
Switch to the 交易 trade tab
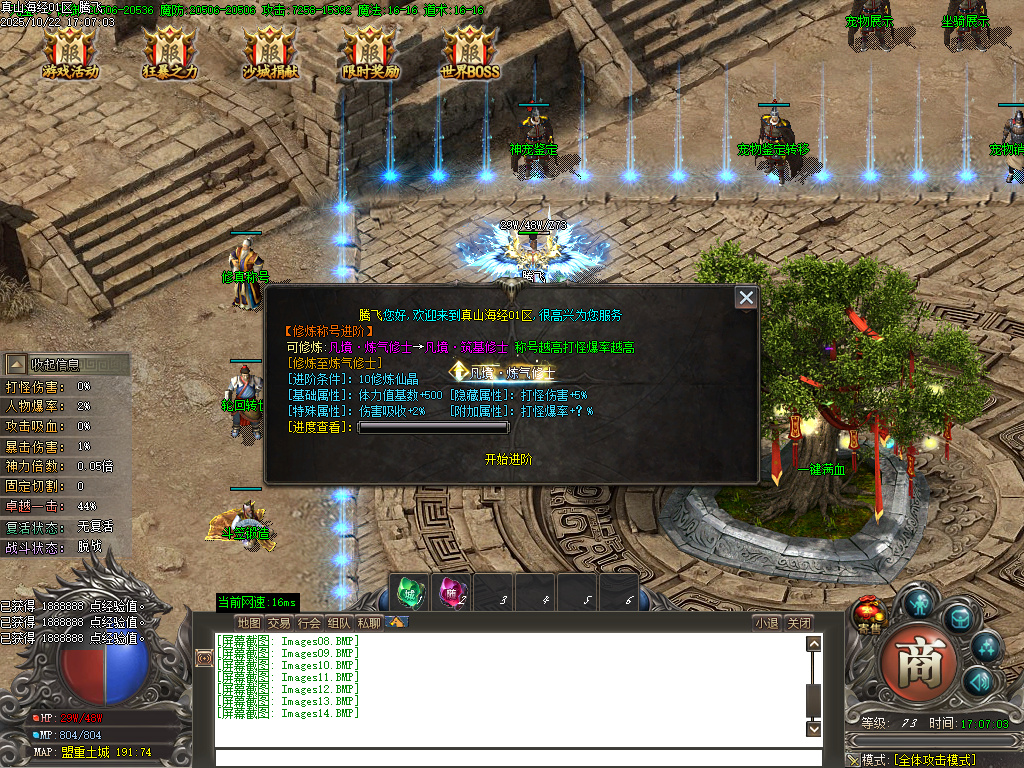tap(279, 622)
